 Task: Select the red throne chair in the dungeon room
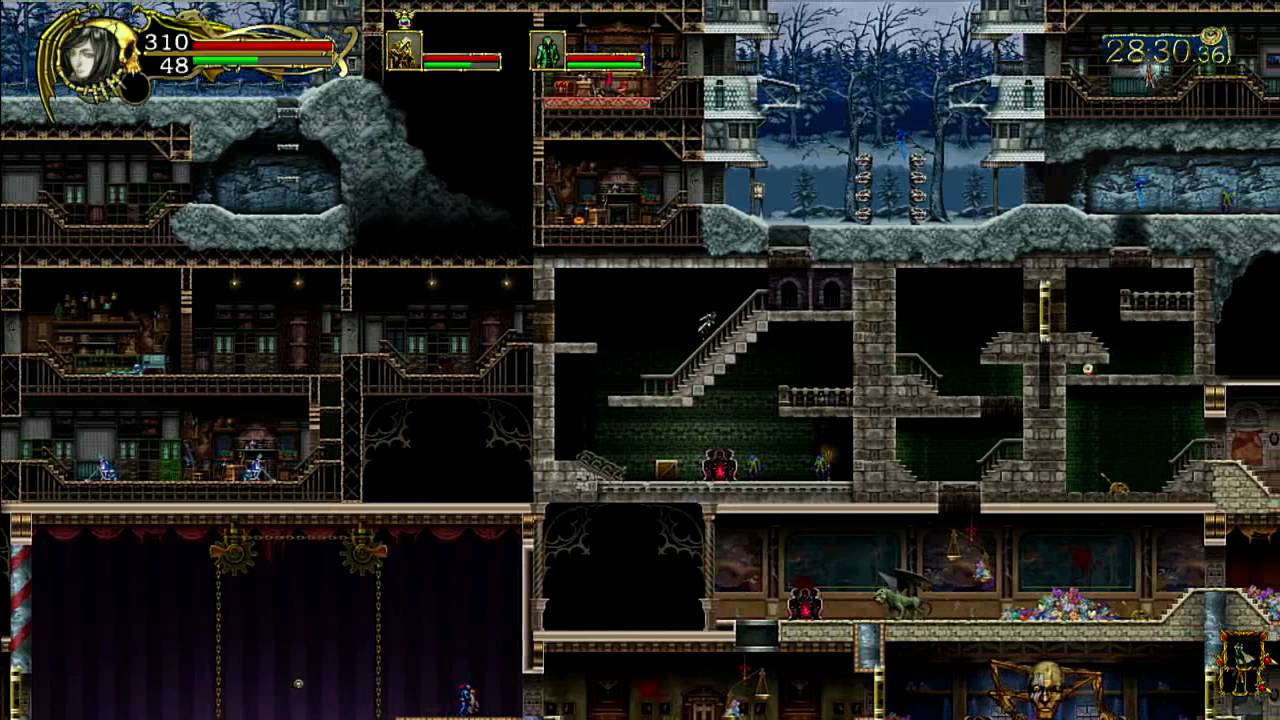tap(720, 465)
